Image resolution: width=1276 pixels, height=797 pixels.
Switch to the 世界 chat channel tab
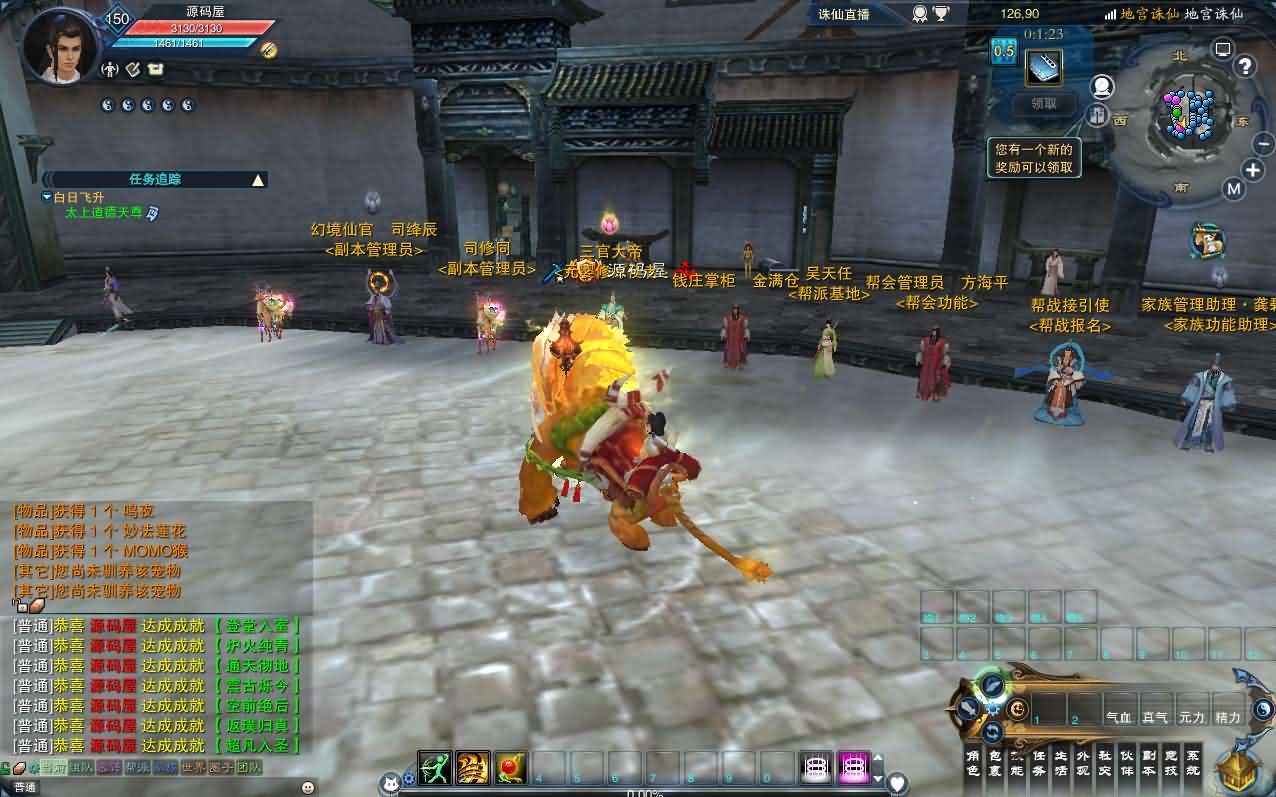194,767
